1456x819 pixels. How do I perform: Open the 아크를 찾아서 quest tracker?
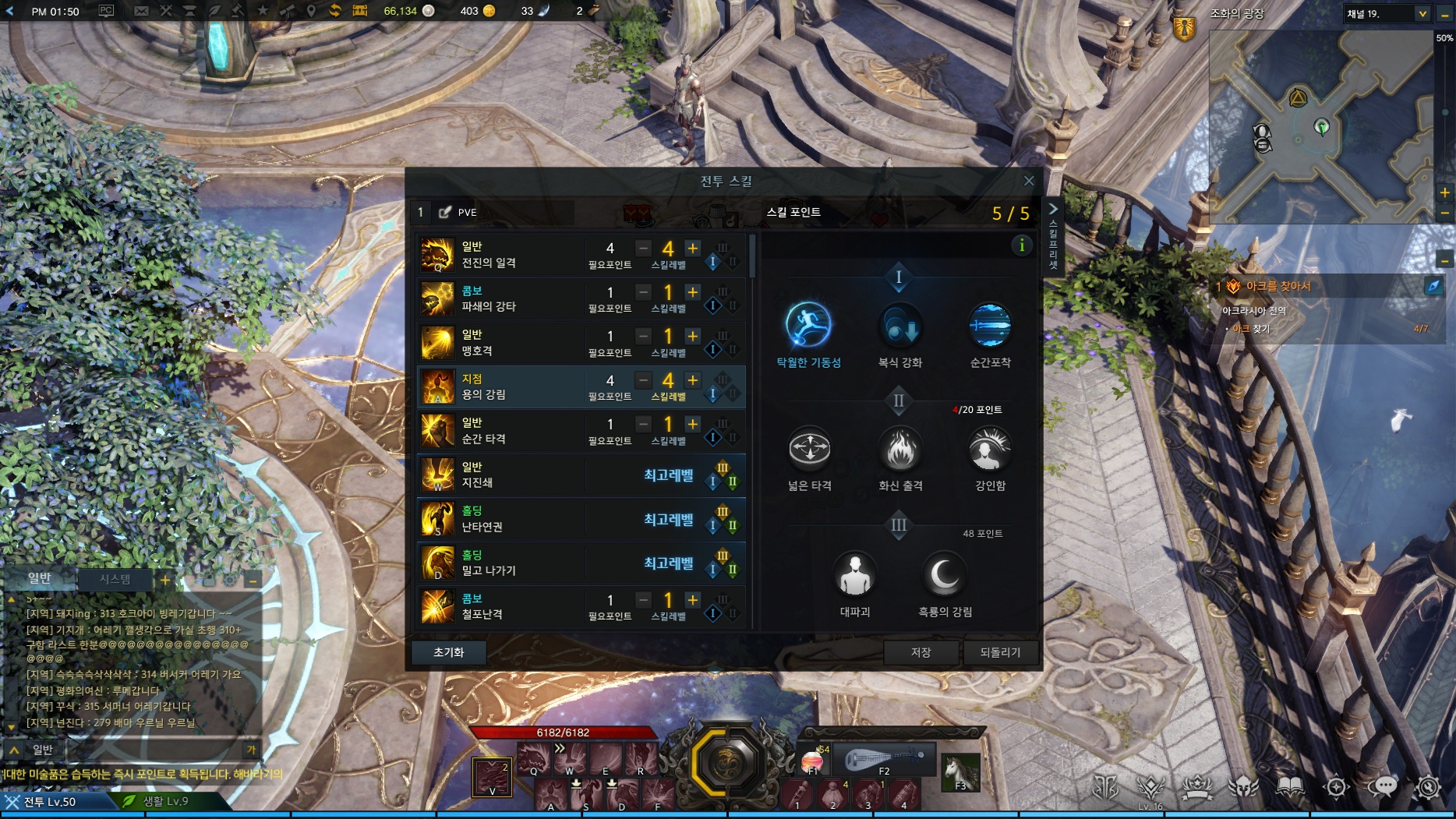click(1278, 286)
